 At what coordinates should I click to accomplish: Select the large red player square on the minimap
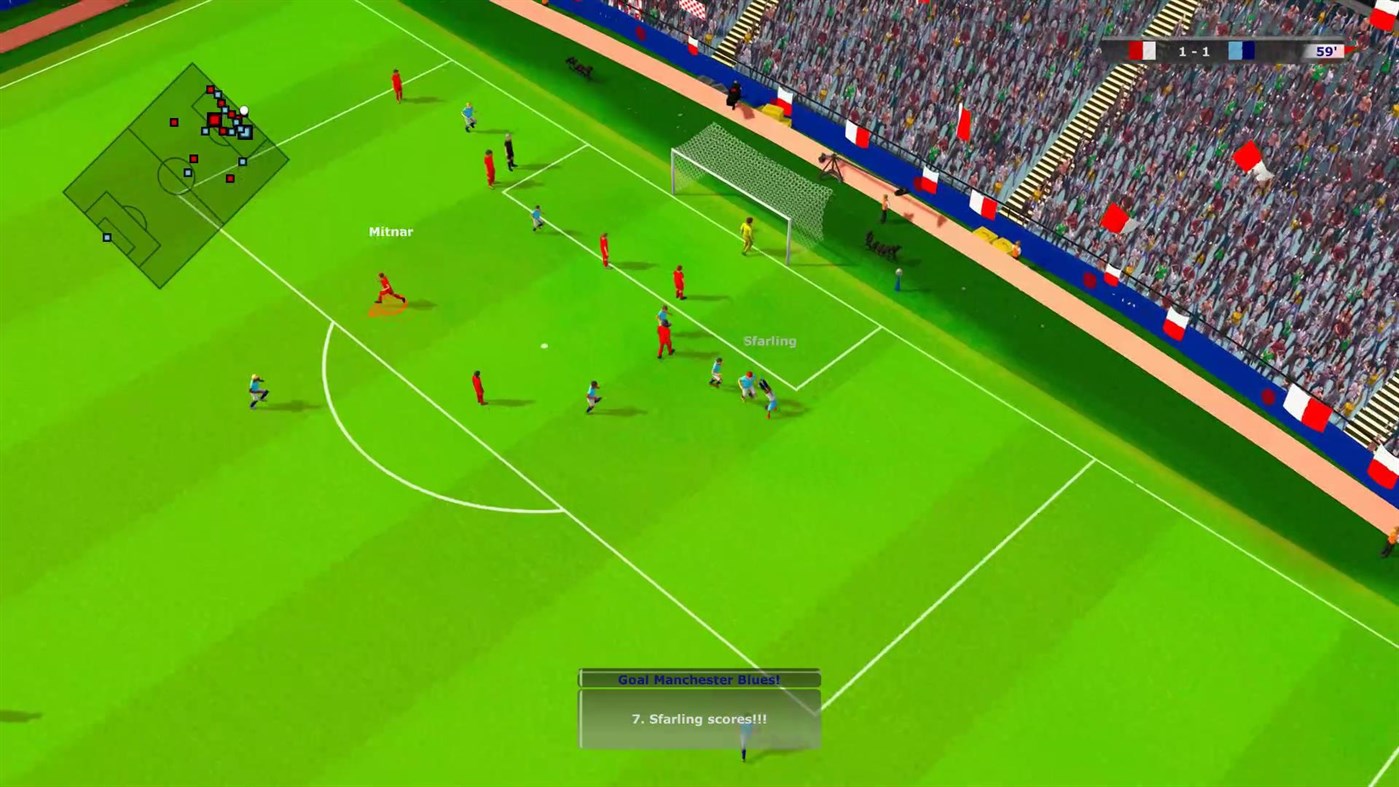coord(213,119)
